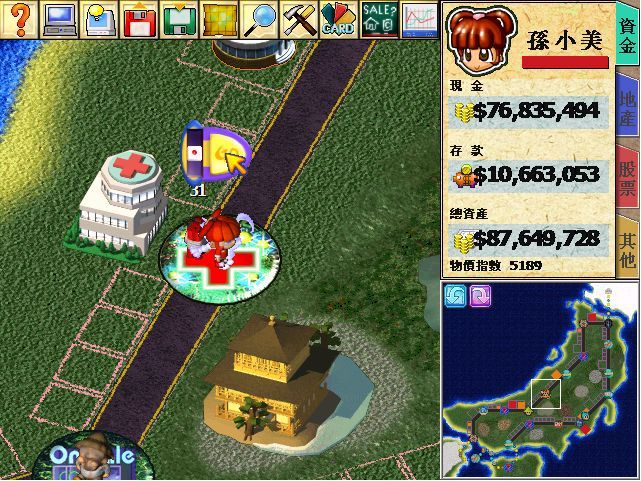Click the blue rotate arrow above minimap
Image resolution: width=641 pixels, height=481 pixels.
(x=456, y=295)
